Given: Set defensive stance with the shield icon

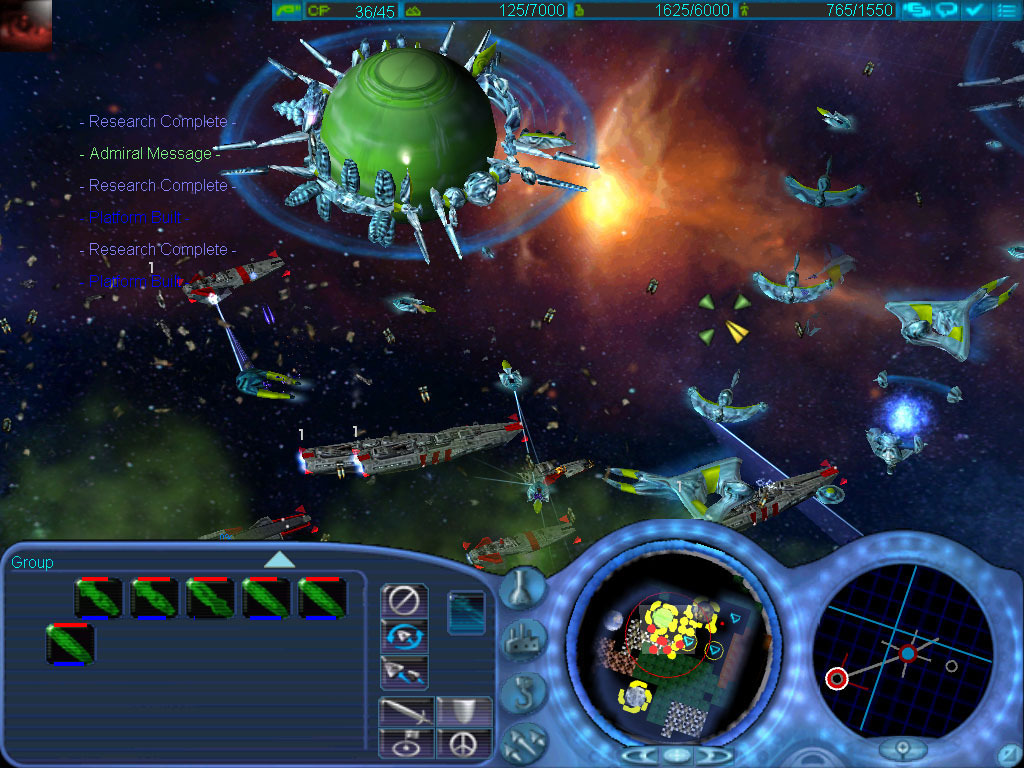Looking at the screenshot, I should (x=465, y=712).
